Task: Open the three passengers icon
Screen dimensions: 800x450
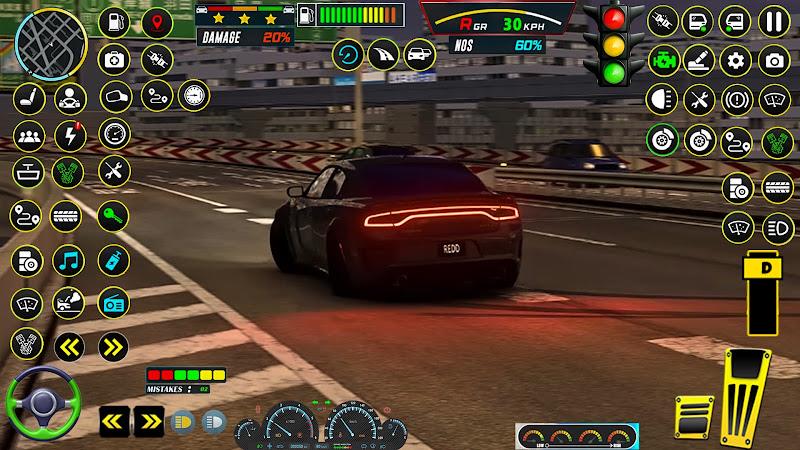Action: click(x=27, y=135)
